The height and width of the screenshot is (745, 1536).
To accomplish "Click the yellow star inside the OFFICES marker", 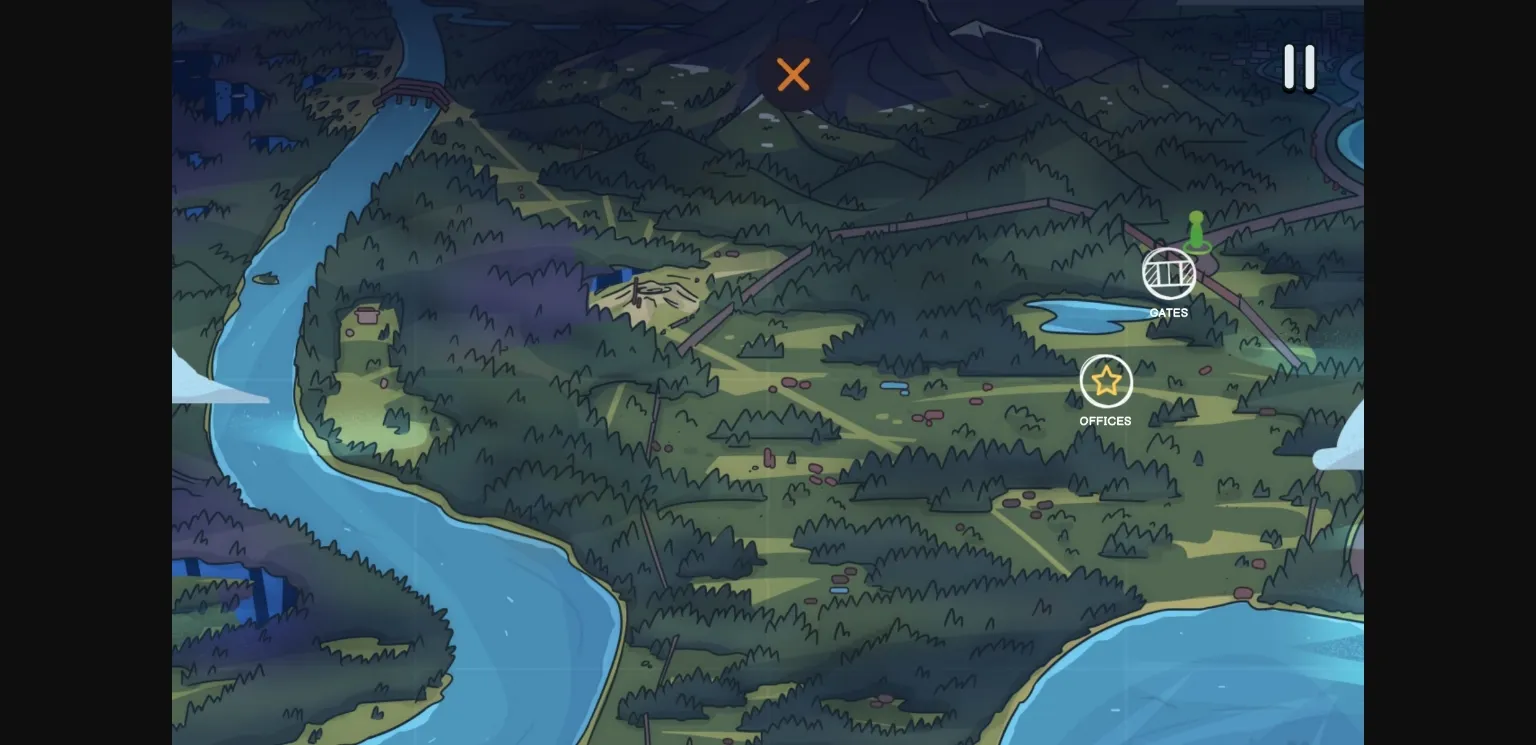I will pos(1105,381).
